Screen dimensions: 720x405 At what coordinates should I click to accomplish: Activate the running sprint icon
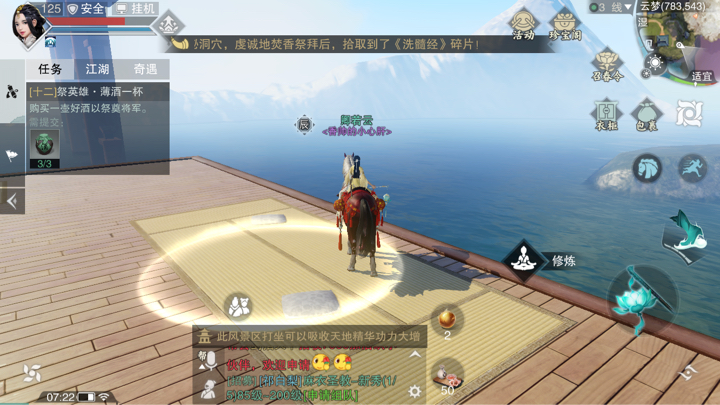tap(692, 167)
